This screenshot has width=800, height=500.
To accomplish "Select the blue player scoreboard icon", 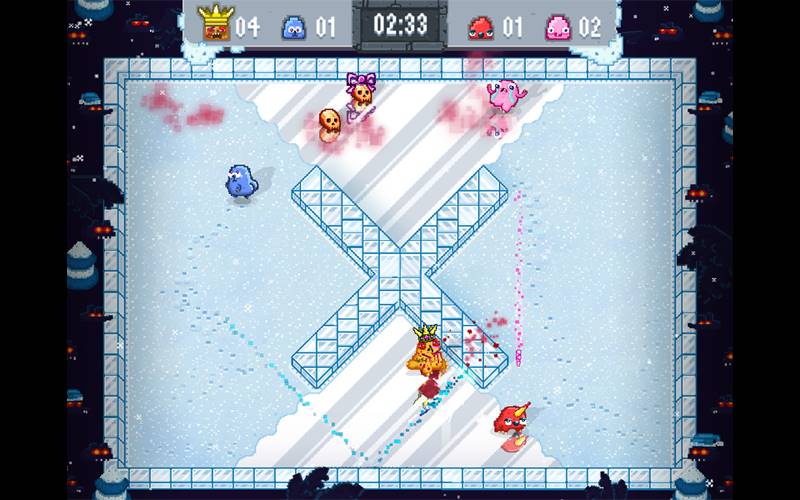I will (294, 26).
